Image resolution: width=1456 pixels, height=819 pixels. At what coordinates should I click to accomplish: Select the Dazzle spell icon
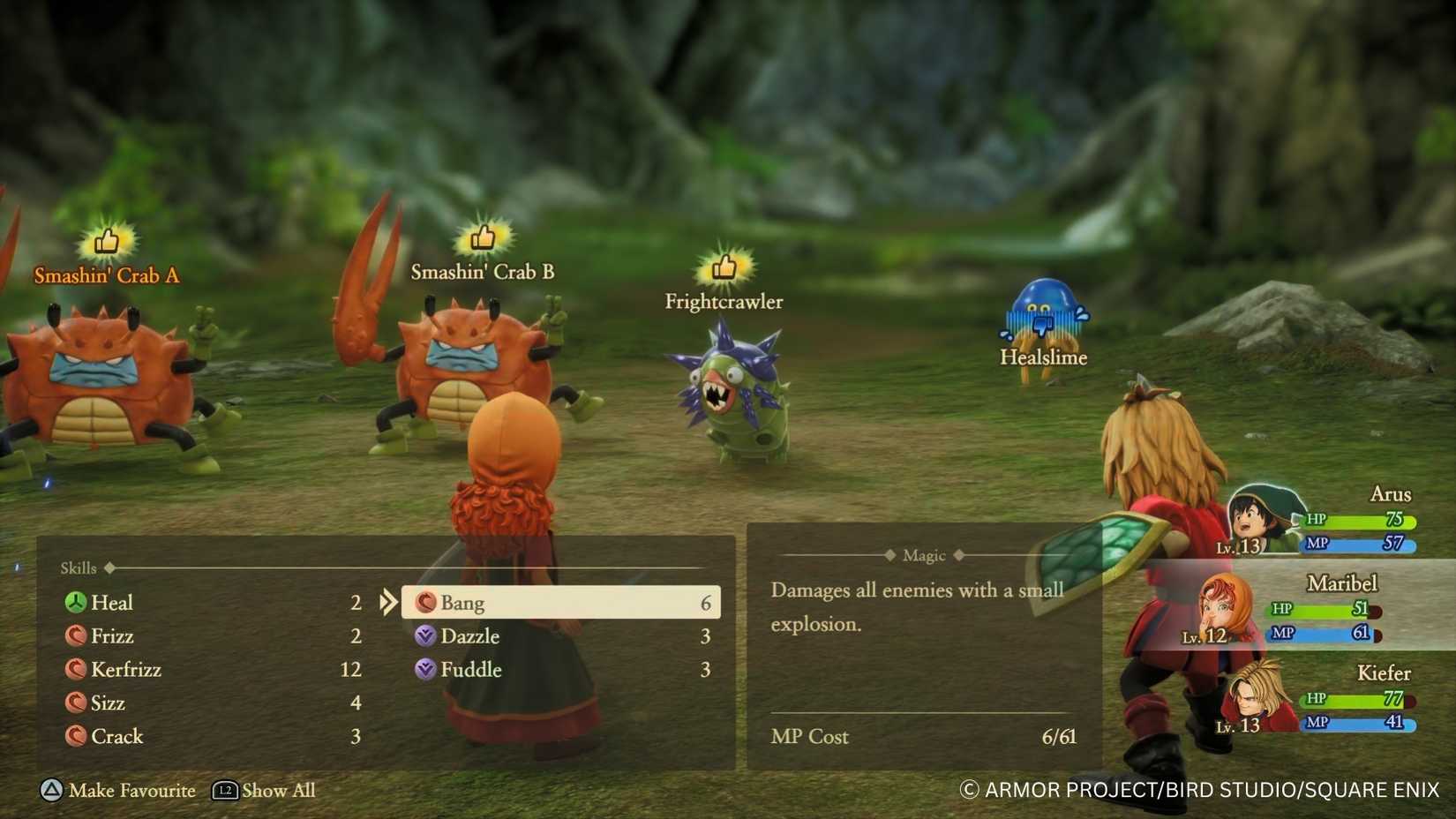(x=427, y=635)
